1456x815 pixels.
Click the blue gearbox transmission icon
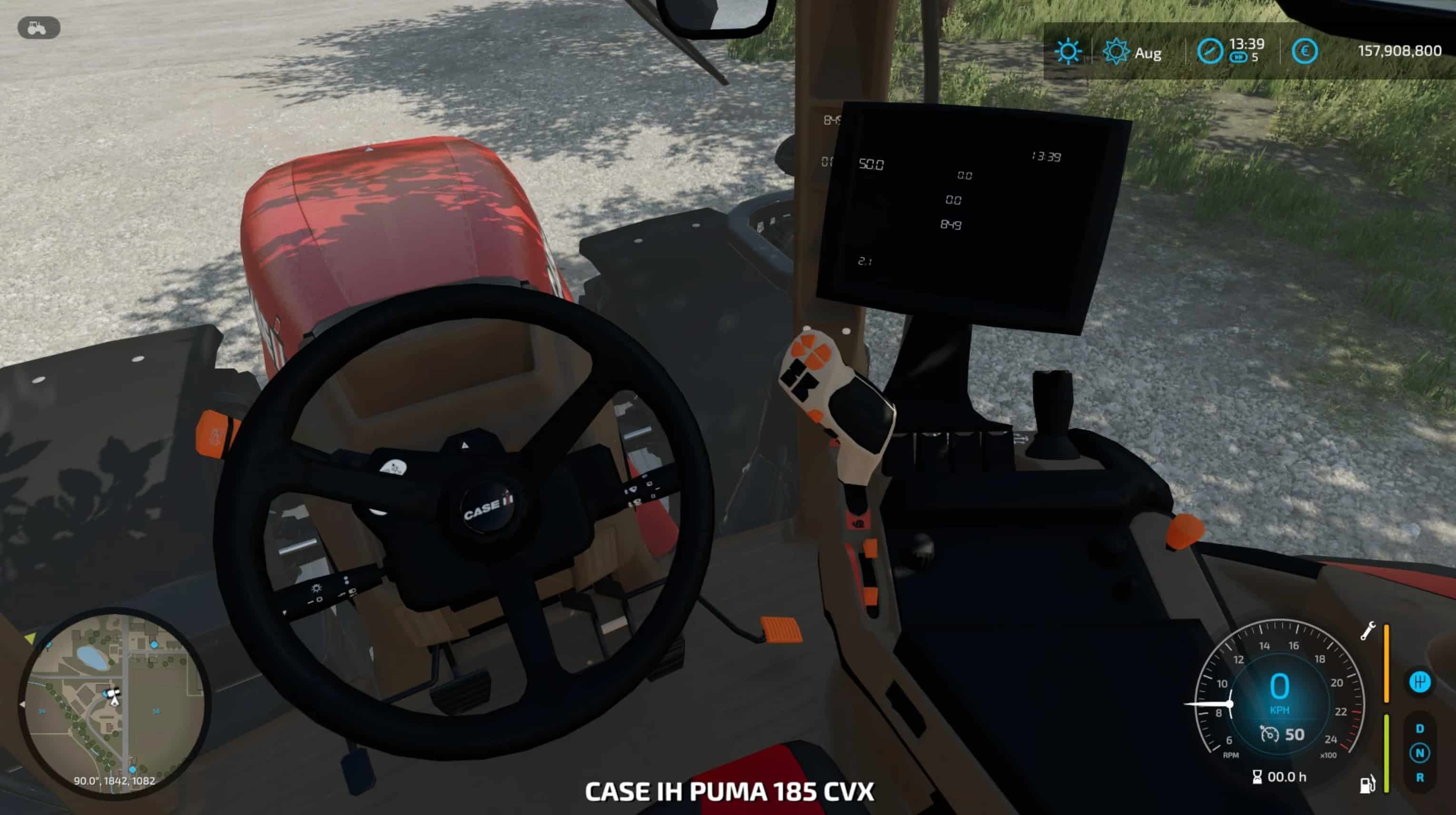coord(1419,682)
